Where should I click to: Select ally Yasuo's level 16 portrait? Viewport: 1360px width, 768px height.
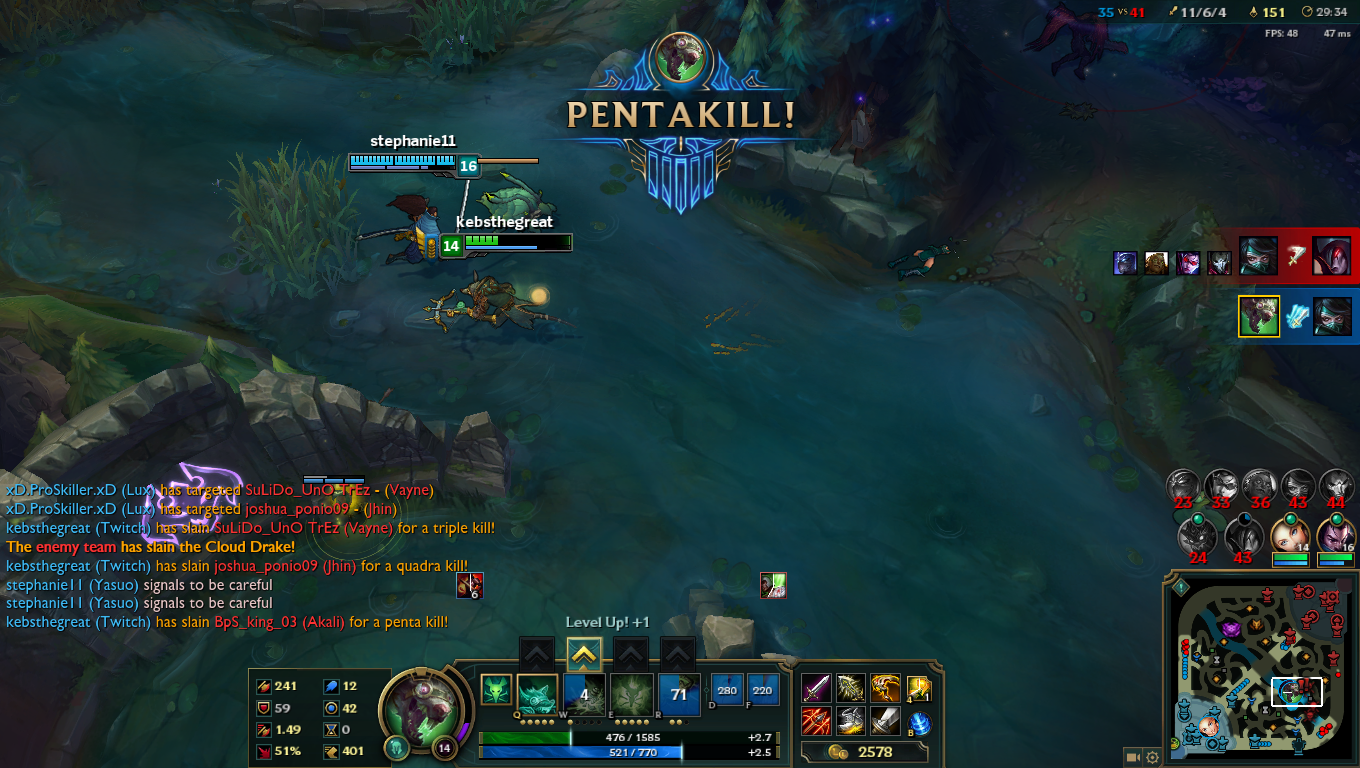[1335, 535]
